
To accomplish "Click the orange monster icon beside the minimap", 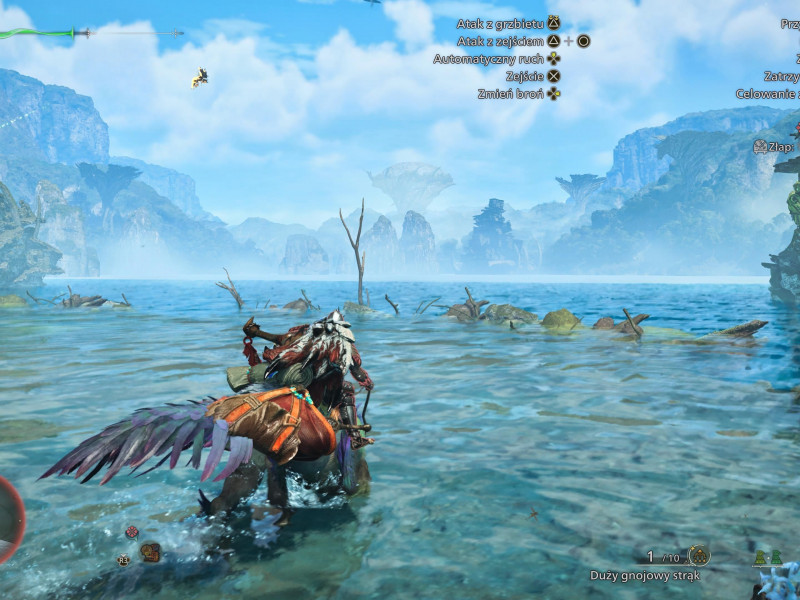I will (150, 551).
